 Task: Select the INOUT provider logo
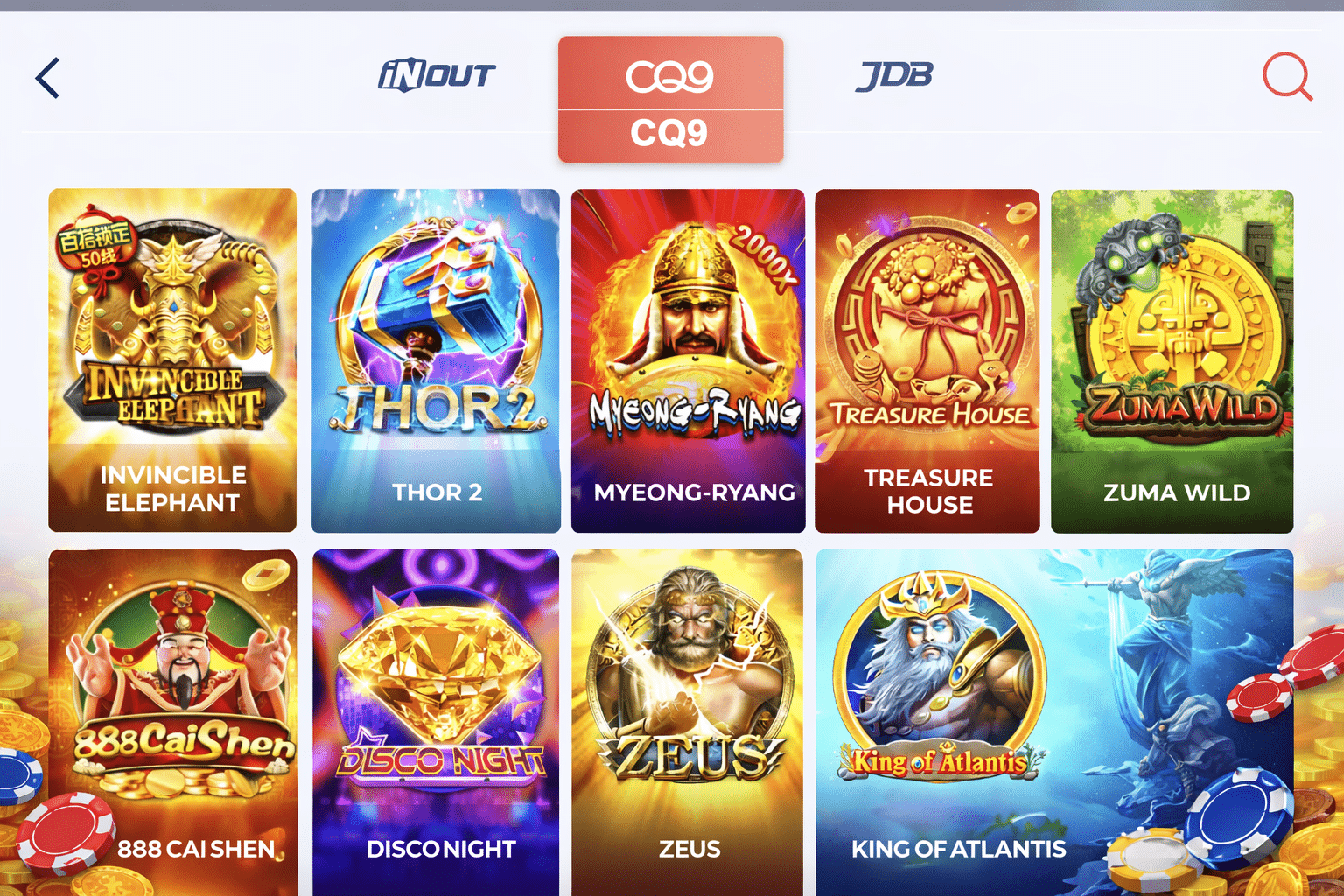click(437, 74)
